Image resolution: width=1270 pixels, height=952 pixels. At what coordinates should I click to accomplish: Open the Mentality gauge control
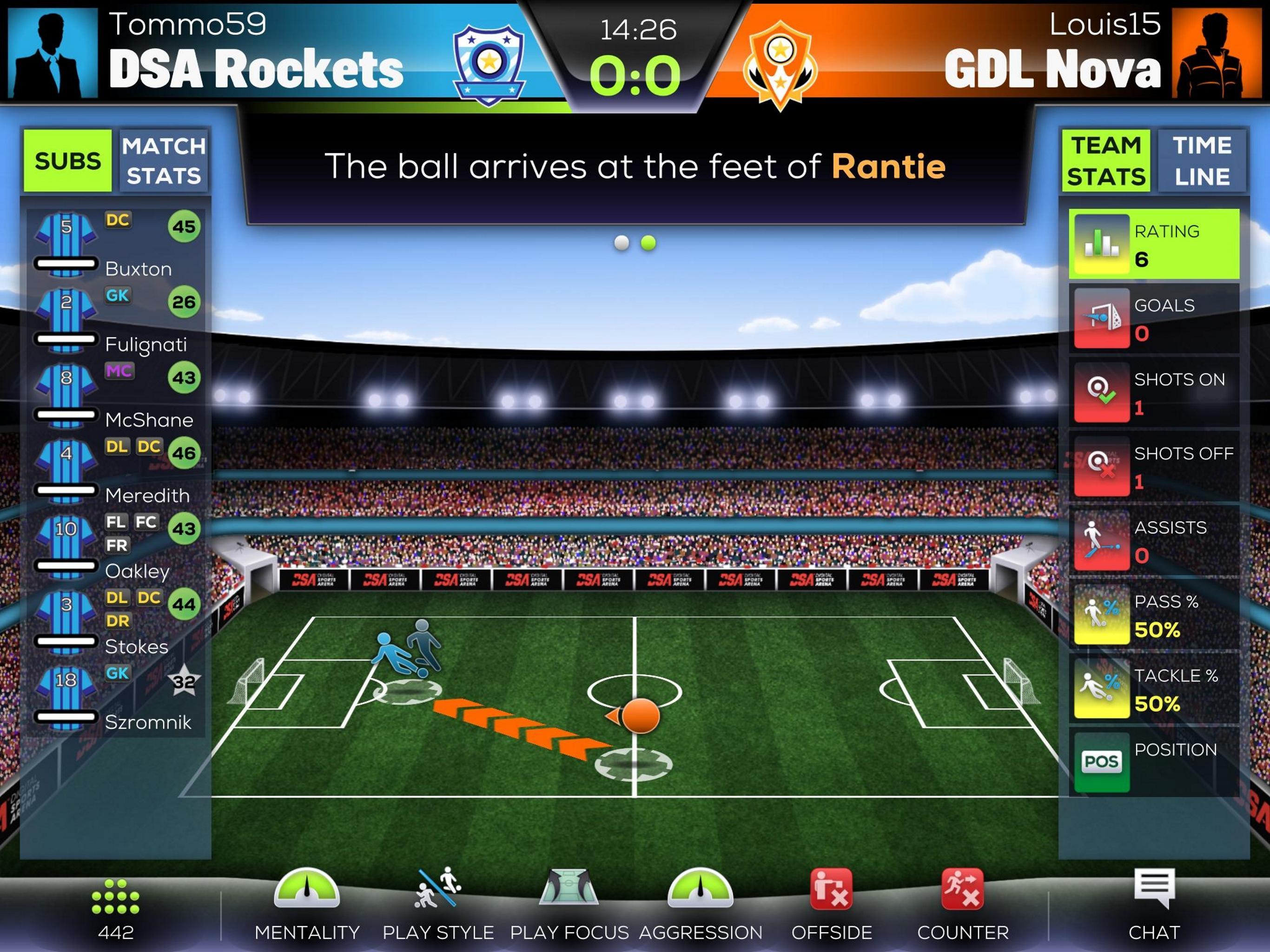pos(307,904)
